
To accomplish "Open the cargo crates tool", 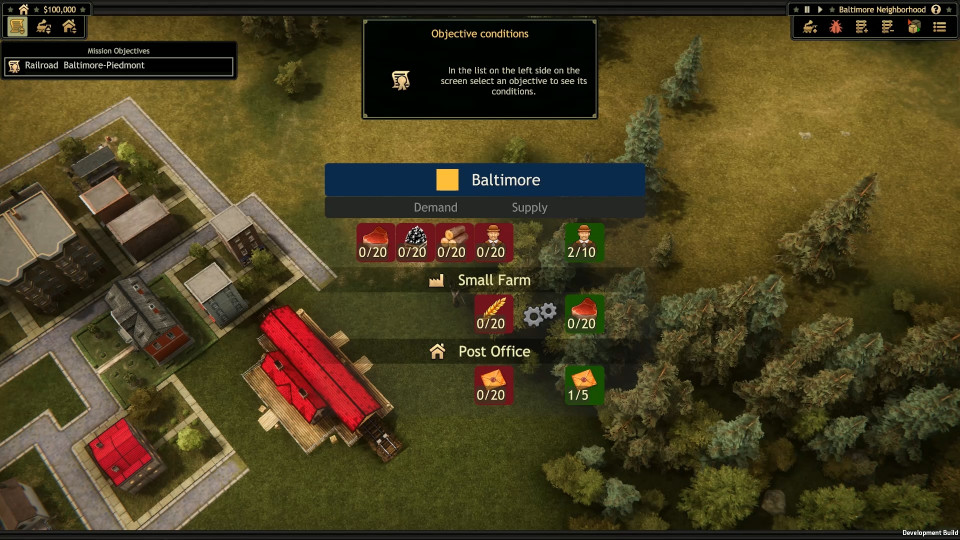I will [x=913, y=27].
